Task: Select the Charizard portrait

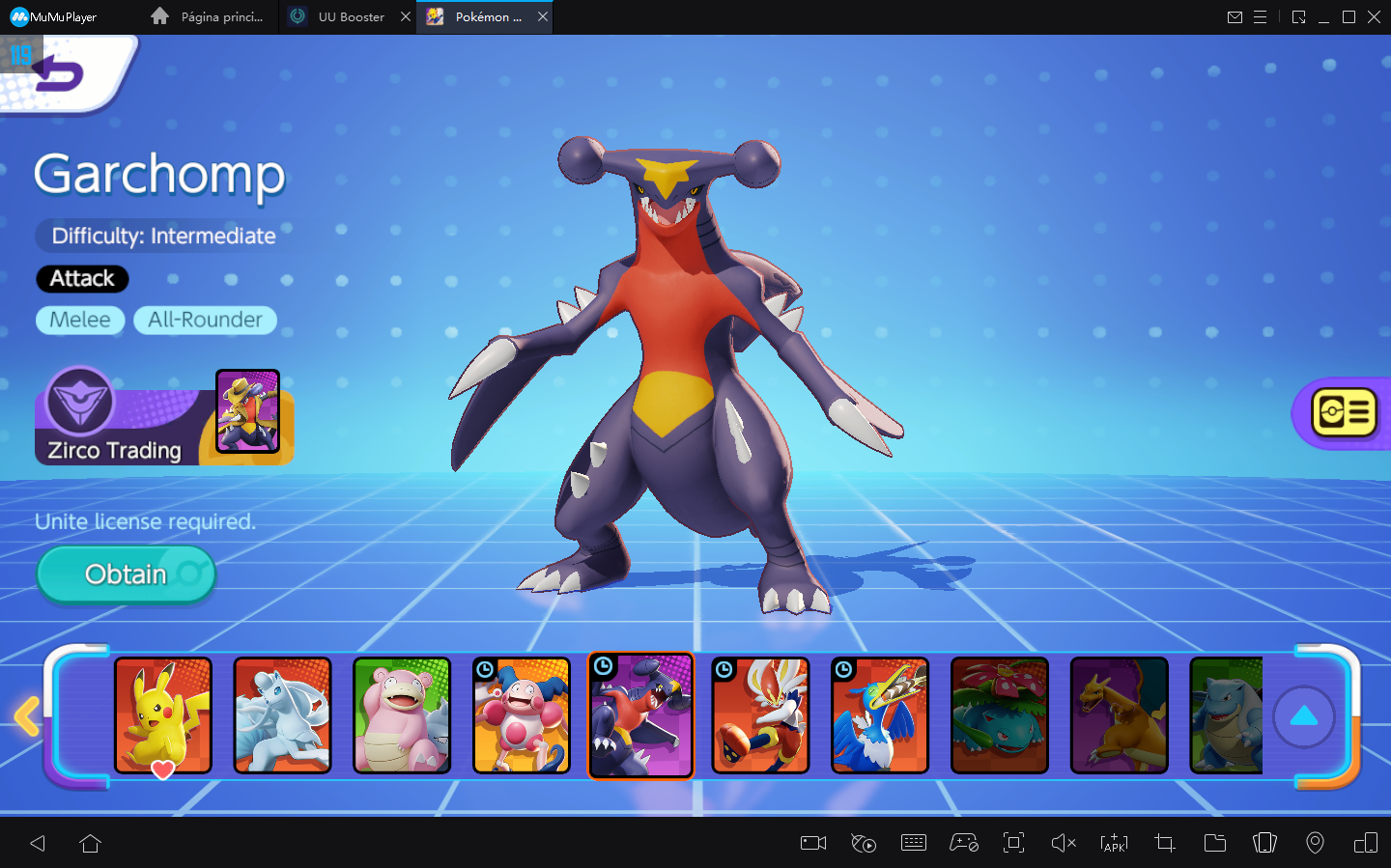Action: [x=1120, y=715]
